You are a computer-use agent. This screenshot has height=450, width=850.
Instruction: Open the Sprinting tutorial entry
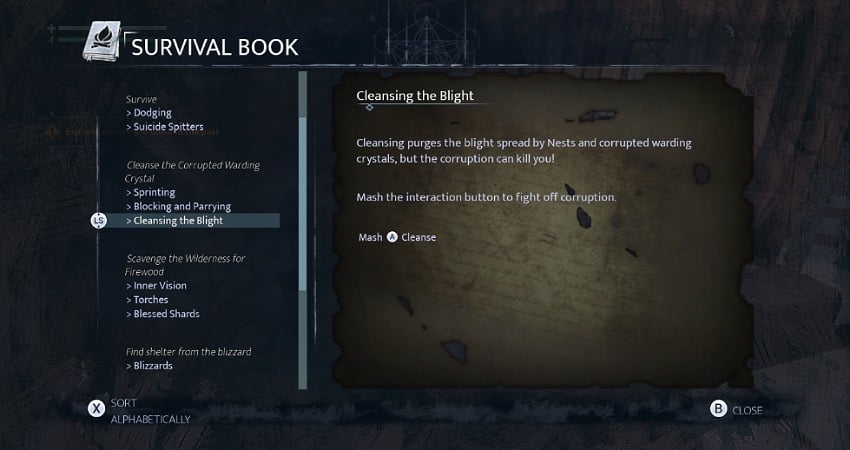coord(154,192)
